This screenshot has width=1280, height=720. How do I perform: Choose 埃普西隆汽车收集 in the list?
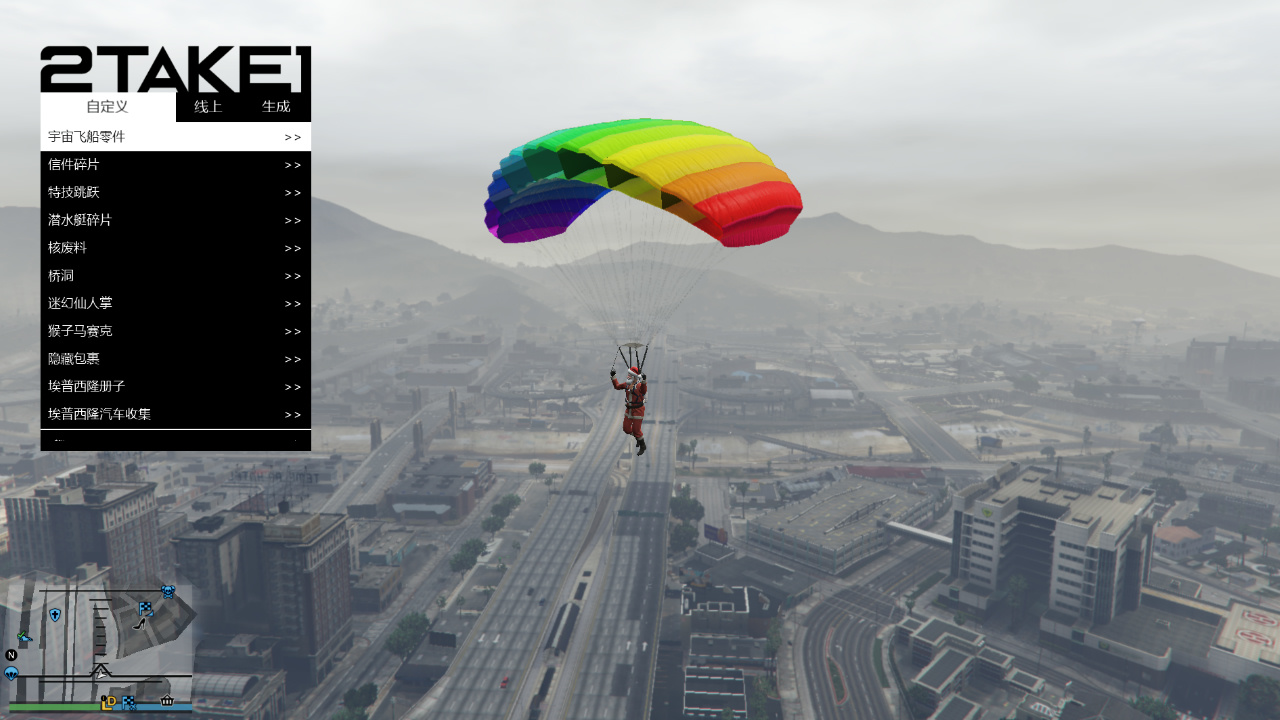coord(175,414)
